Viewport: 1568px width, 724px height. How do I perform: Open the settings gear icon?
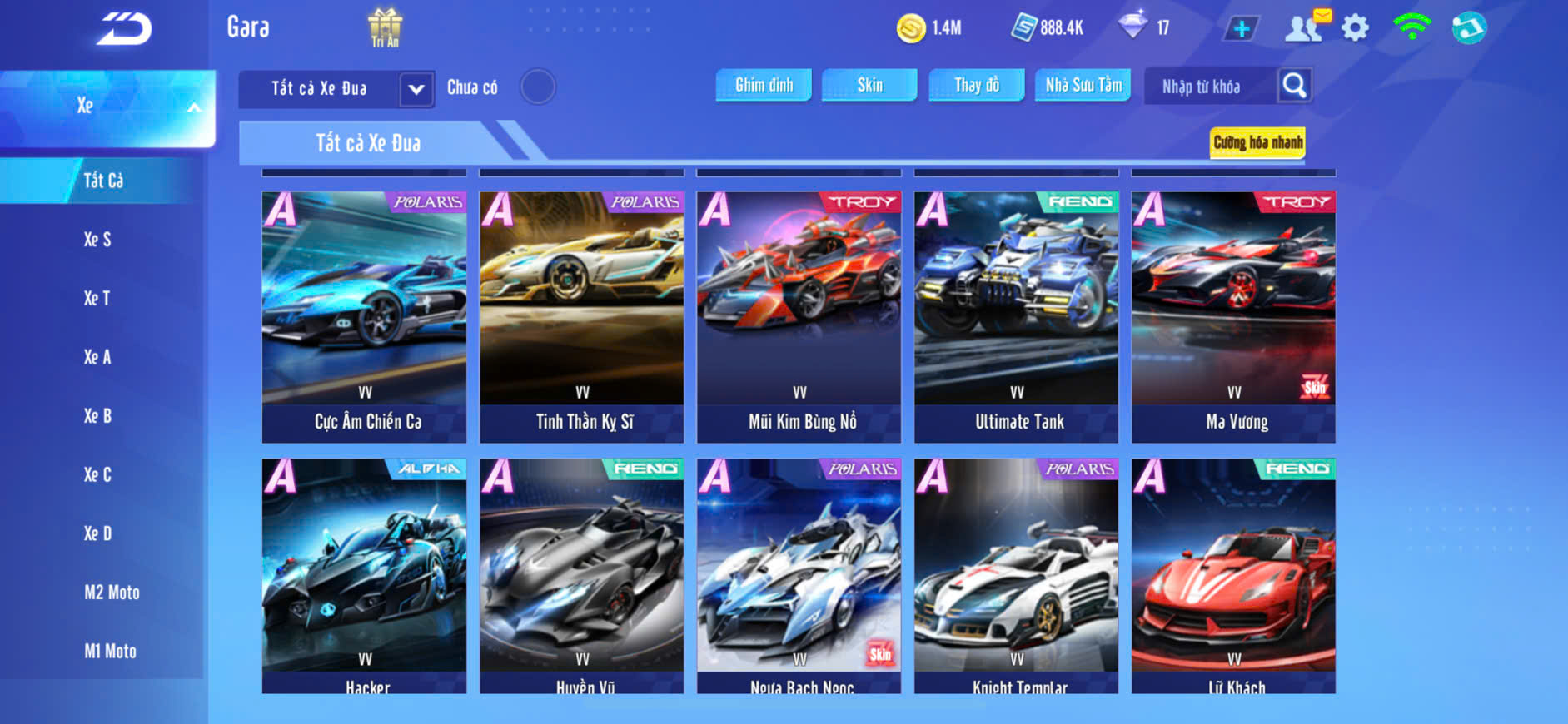[x=1355, y=28]
